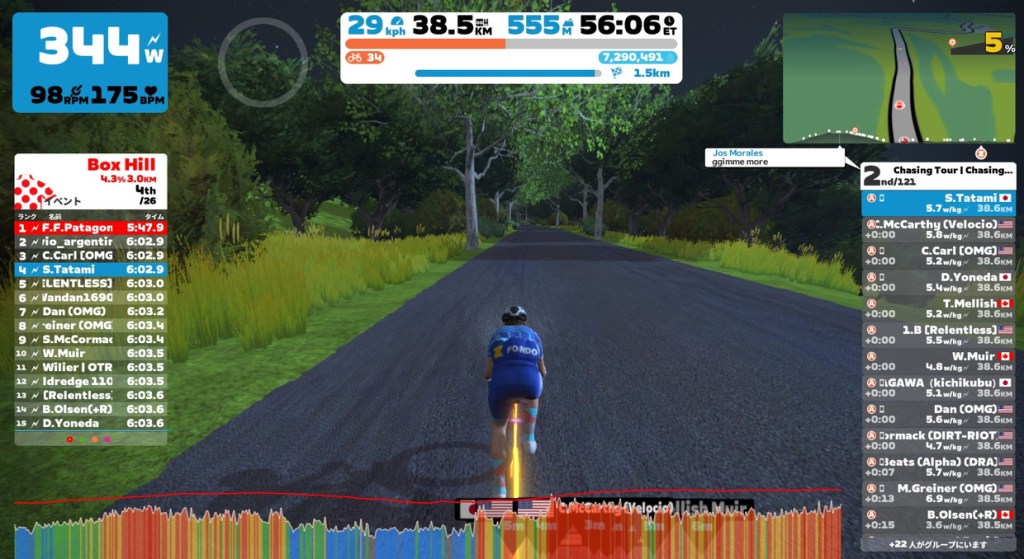The height and width of the screenshot is (559, 1024).
Task: Open the Box Hill segment header
Action: [x=90, y=181]
